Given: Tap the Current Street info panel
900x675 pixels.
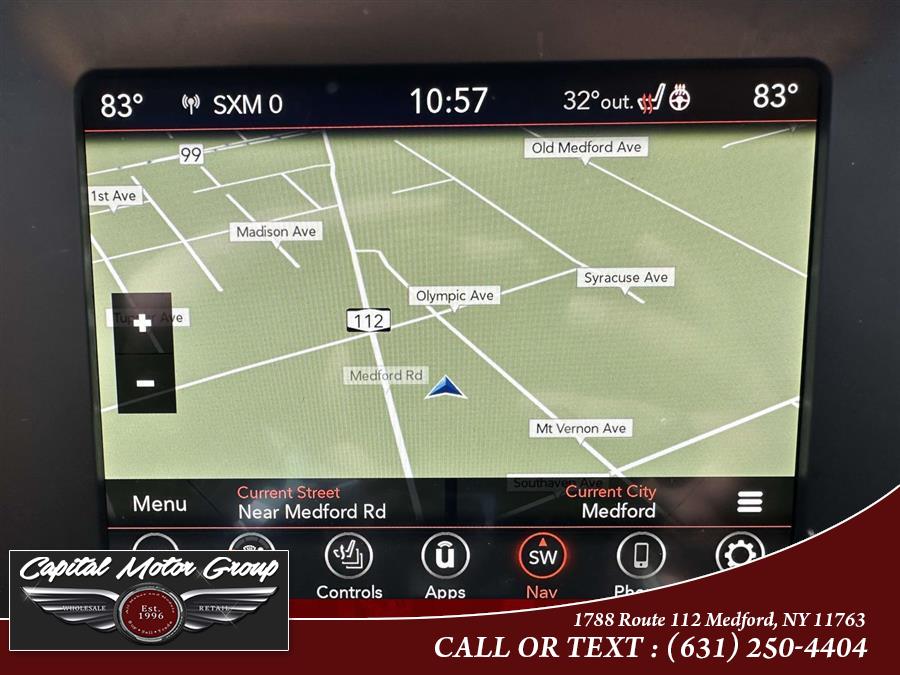Looking at the screenshot, I should coord(311,502).
